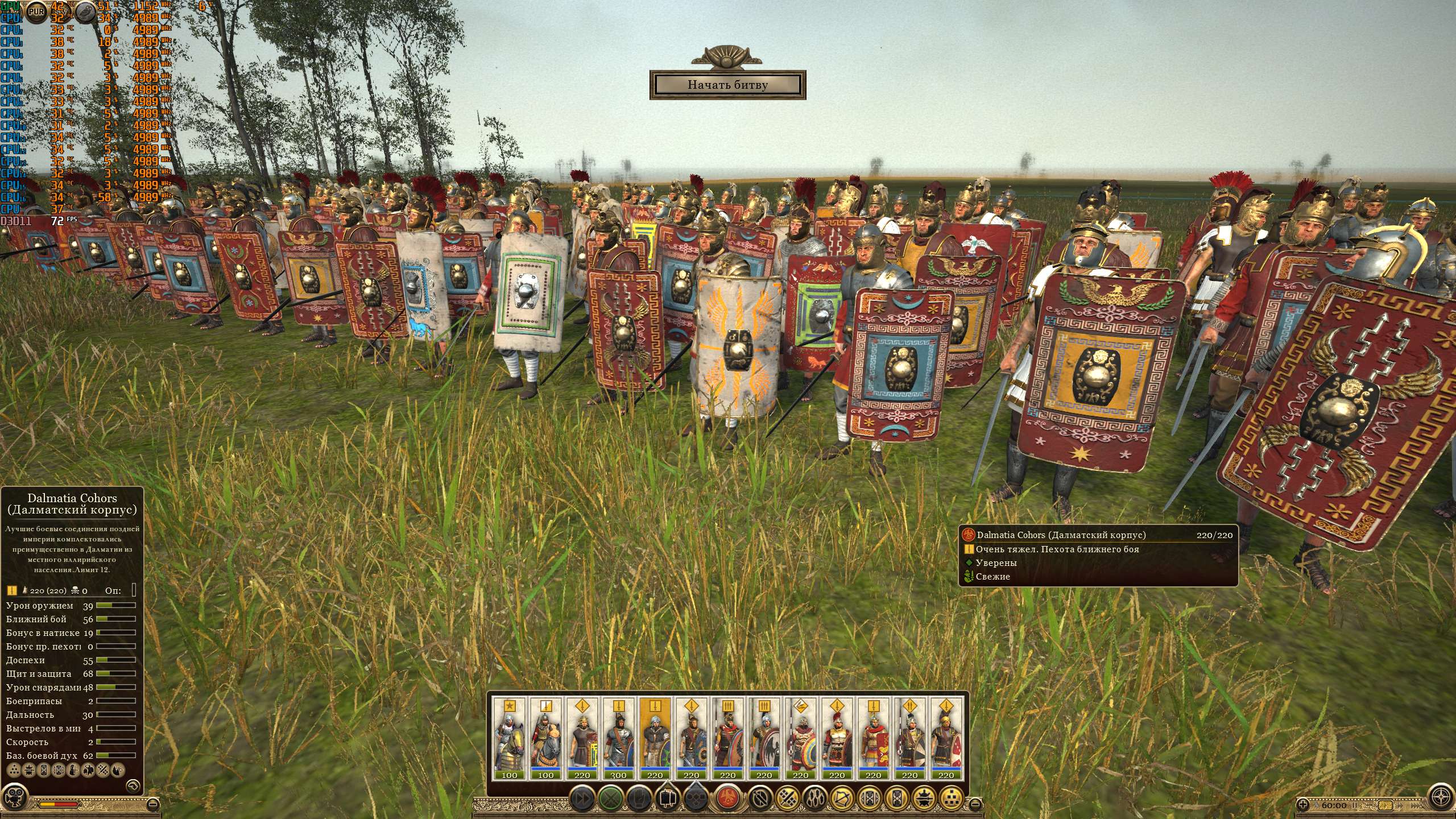Choose the unit card with black eagle shield
This screenshot has width=1456, height=819.
[x=764, y=738]
